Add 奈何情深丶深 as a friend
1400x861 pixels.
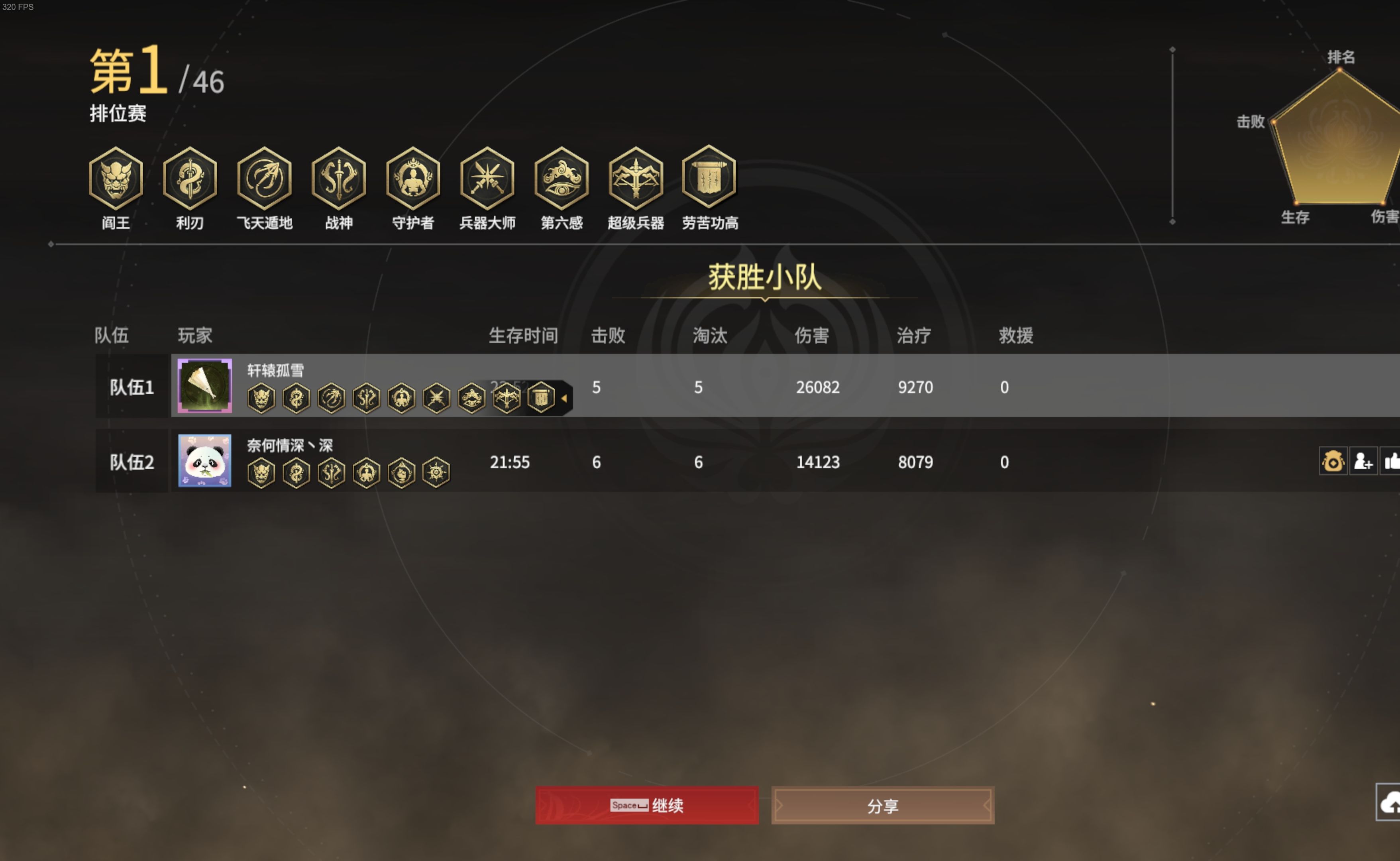1363,461
